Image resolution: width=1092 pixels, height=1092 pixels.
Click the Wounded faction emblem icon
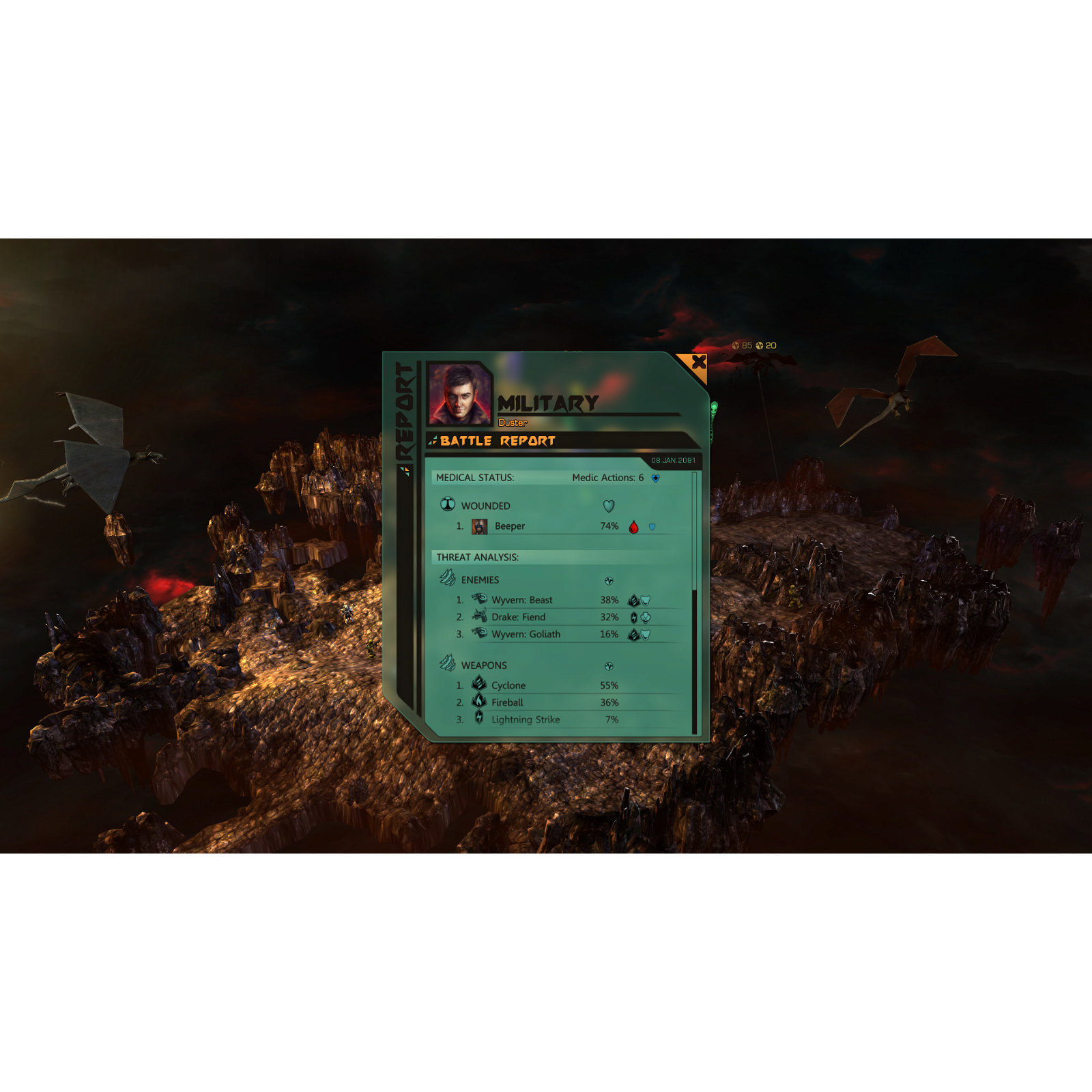click(x=448, y=505)
